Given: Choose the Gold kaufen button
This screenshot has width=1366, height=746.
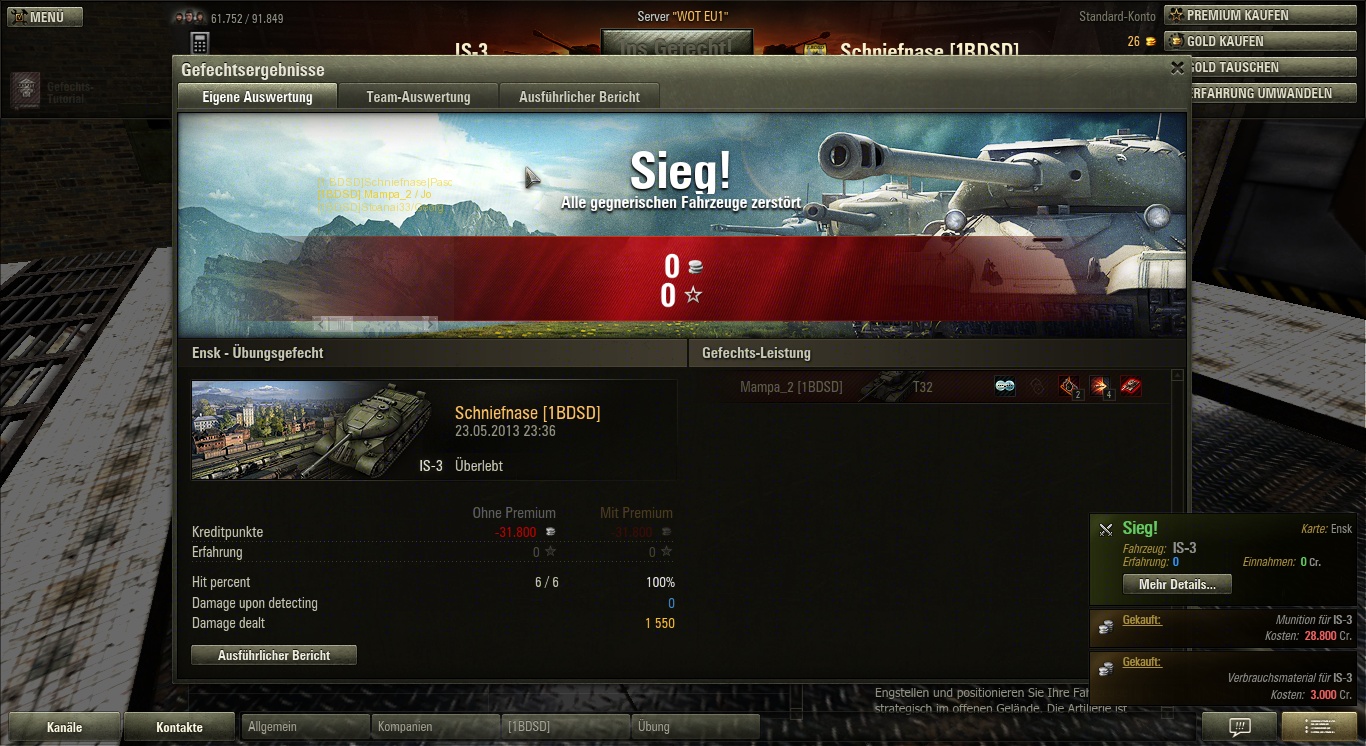Looking at the screenshot, I should point(1259,41).
